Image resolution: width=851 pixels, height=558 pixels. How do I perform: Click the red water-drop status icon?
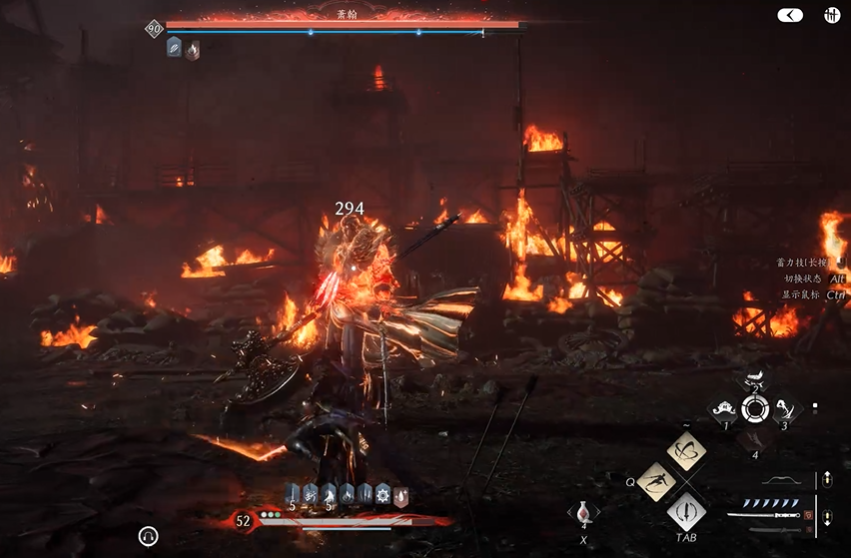coord(400,494)
